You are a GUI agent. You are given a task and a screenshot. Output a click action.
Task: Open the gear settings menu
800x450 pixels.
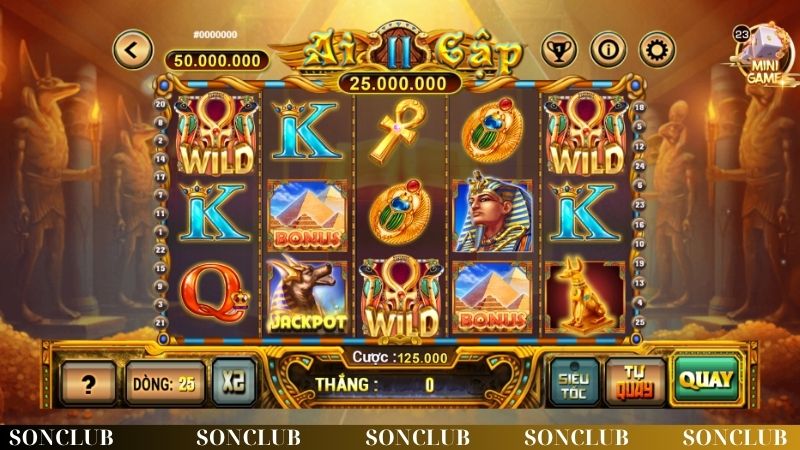click(656, 47)
